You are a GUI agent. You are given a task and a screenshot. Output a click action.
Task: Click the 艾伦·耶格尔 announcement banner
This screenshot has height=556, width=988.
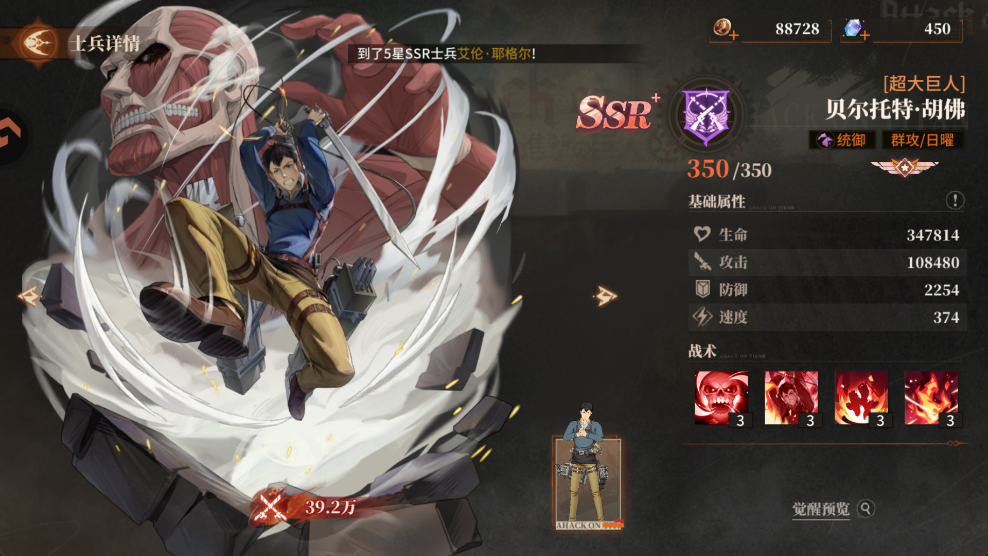tap(450, 54)
